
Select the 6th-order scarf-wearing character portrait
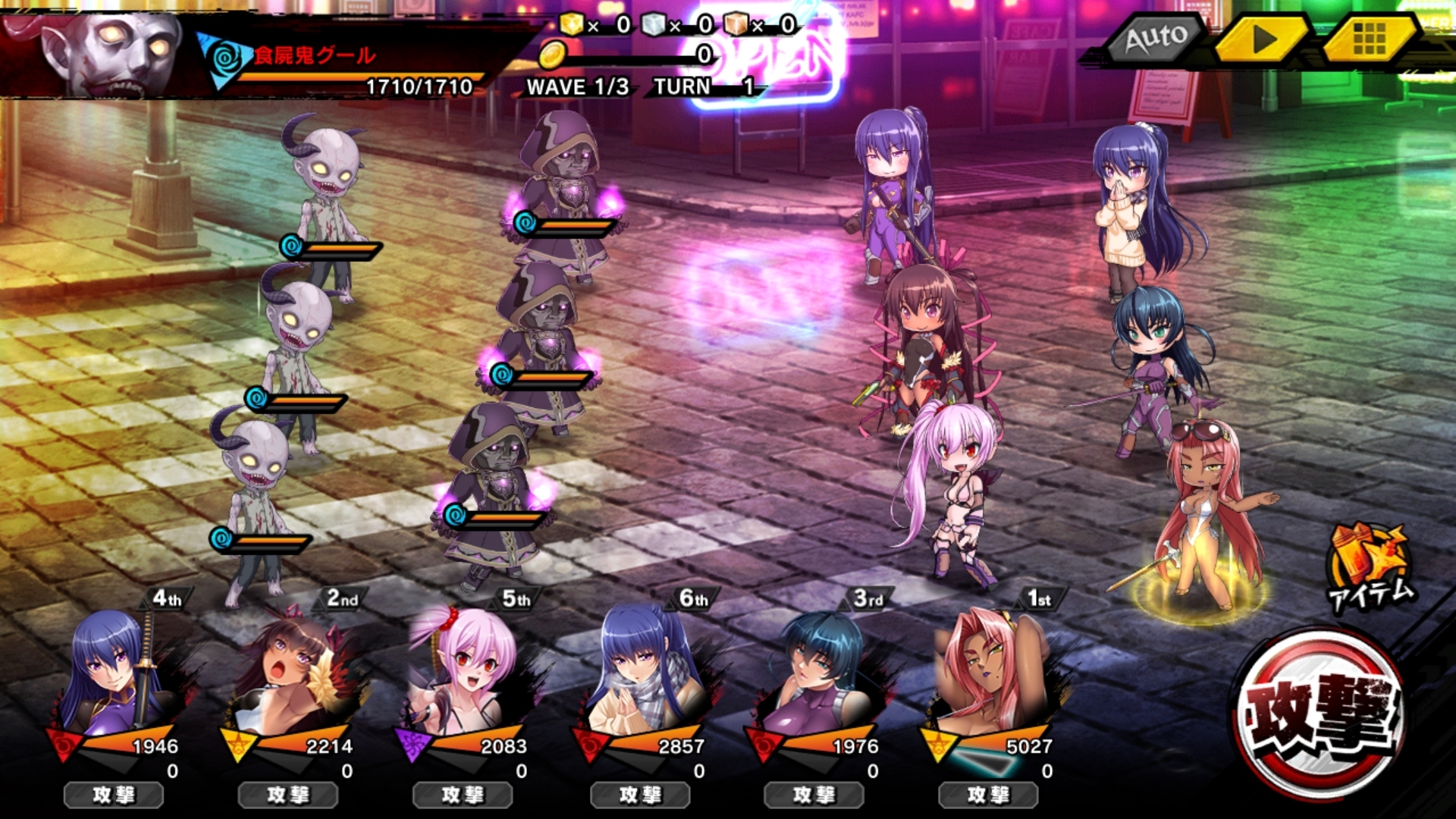click(641, 675)
